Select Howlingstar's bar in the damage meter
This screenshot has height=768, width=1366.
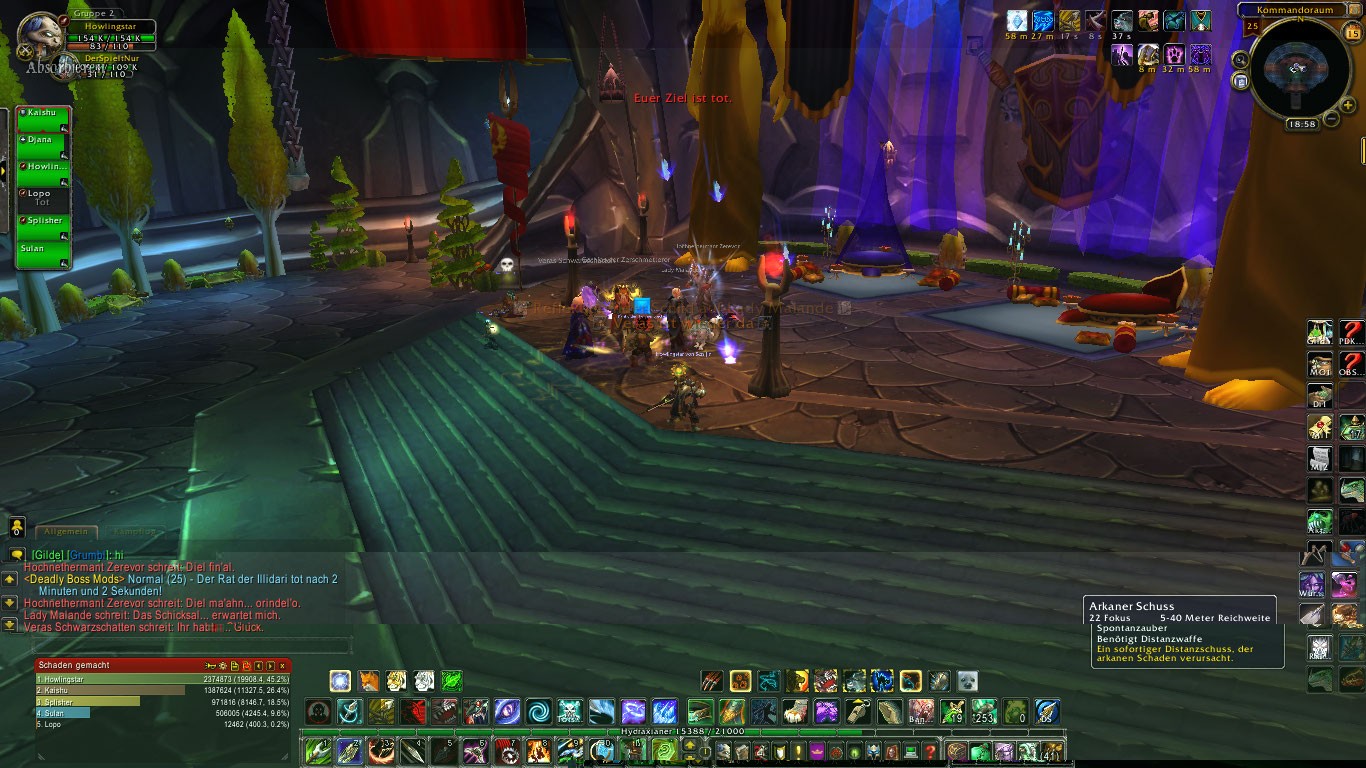[162, 679]
